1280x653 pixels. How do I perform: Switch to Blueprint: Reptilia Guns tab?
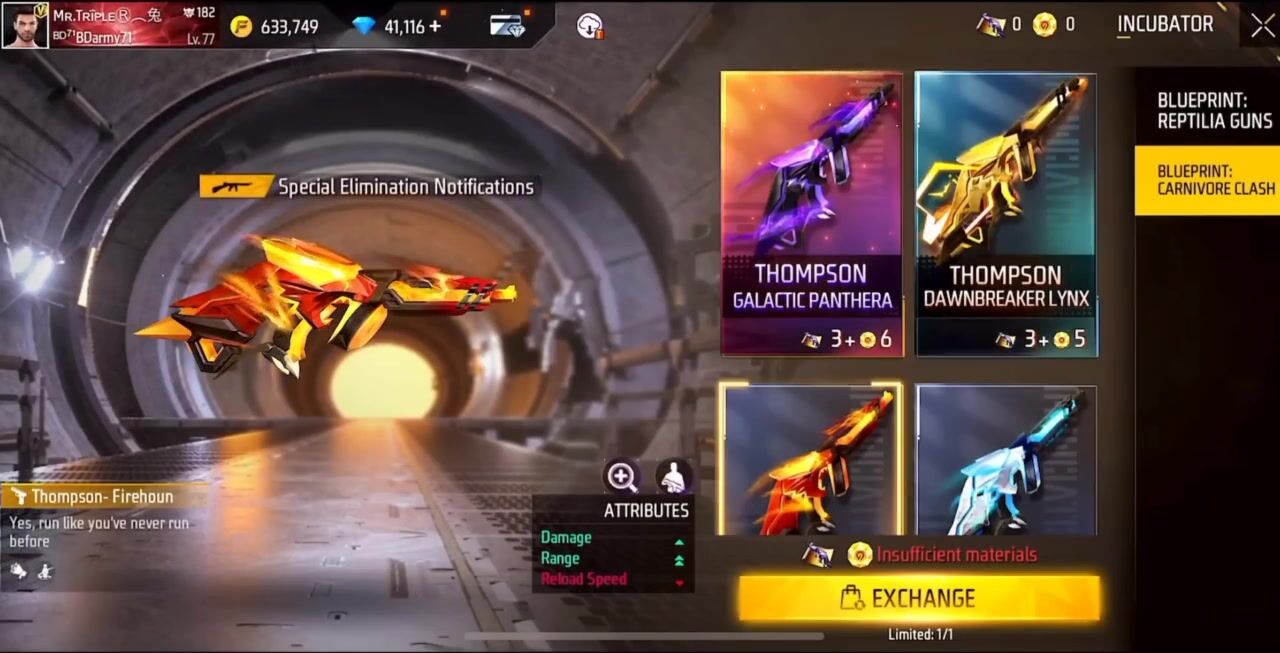[1214, 111]
